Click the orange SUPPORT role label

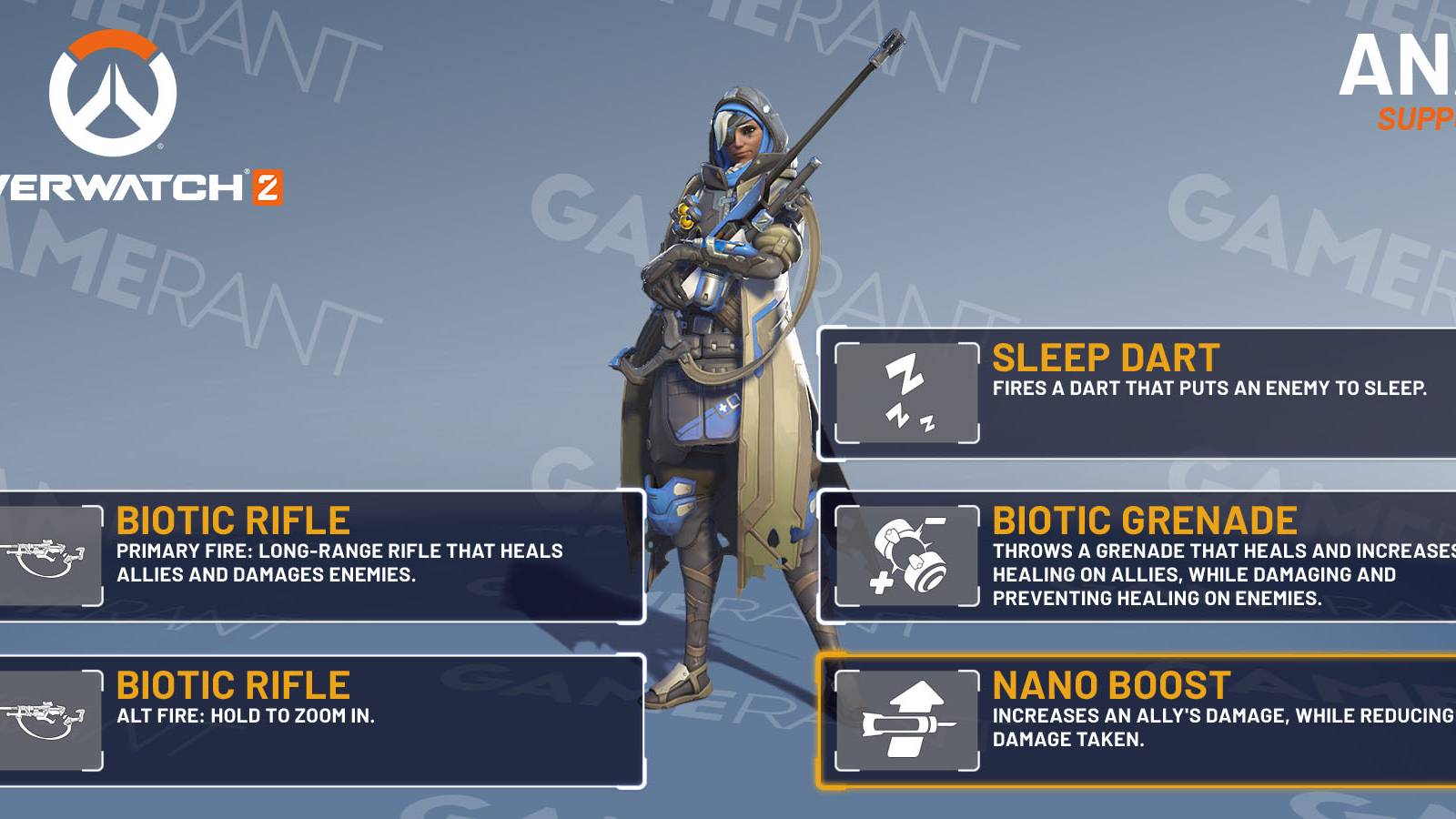(x=1418, y=118)
